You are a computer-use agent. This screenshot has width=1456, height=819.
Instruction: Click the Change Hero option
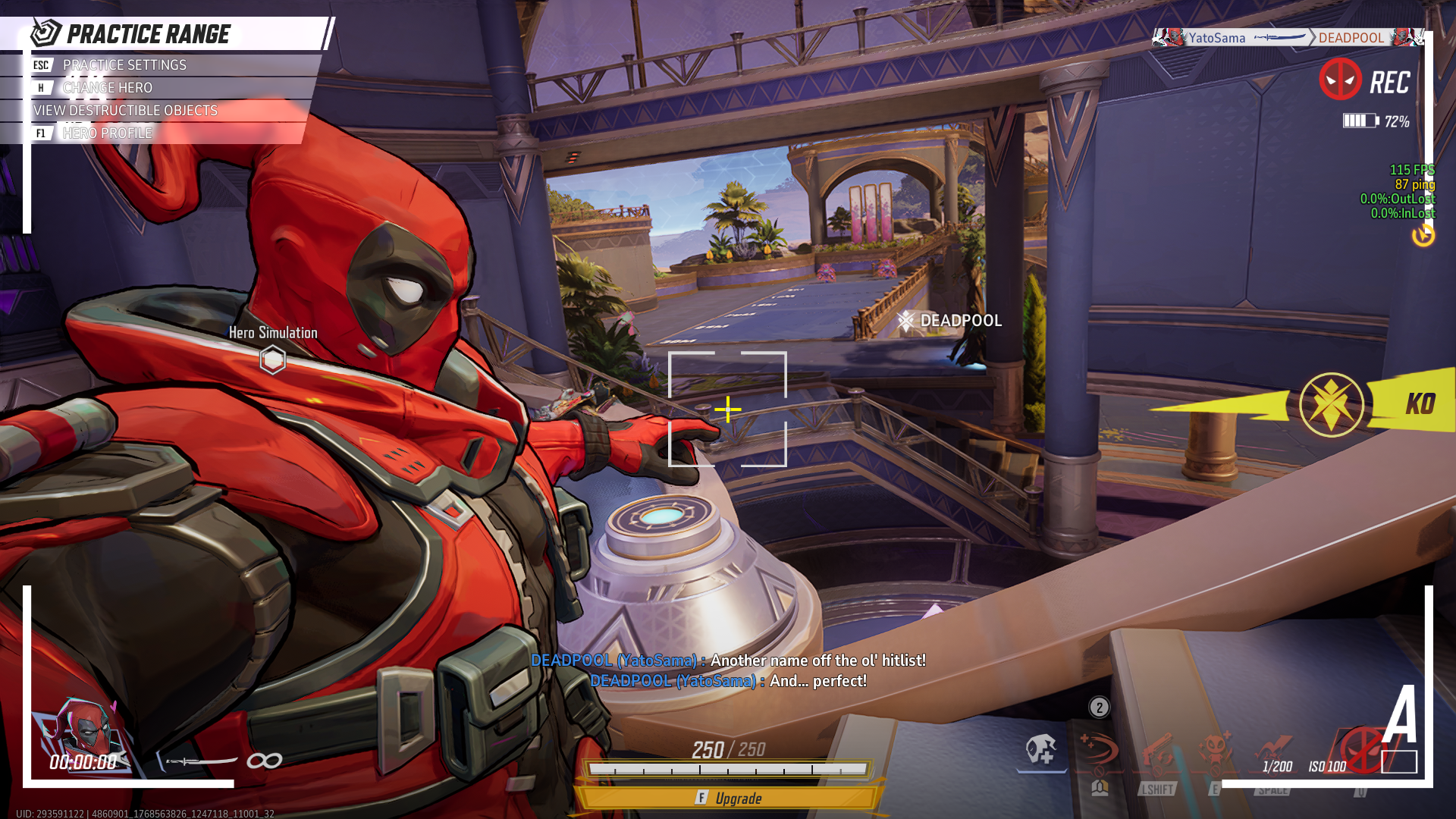108,87
